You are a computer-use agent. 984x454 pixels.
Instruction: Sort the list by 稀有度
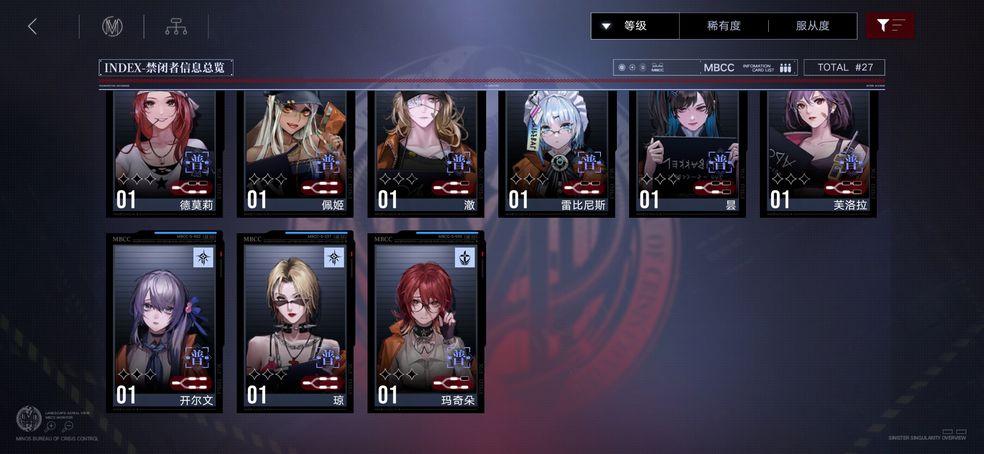pos(723,26)
